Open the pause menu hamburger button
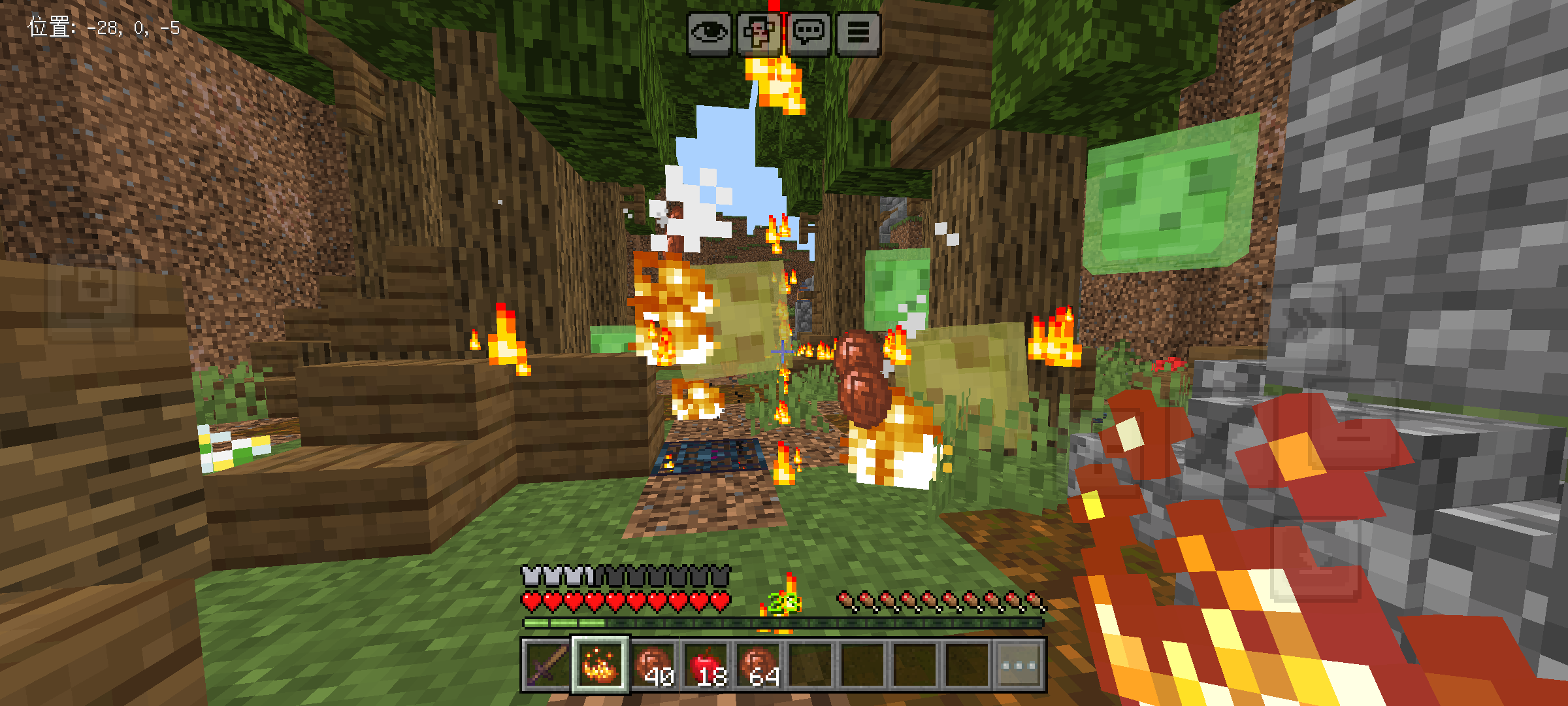 coord(858,32)
